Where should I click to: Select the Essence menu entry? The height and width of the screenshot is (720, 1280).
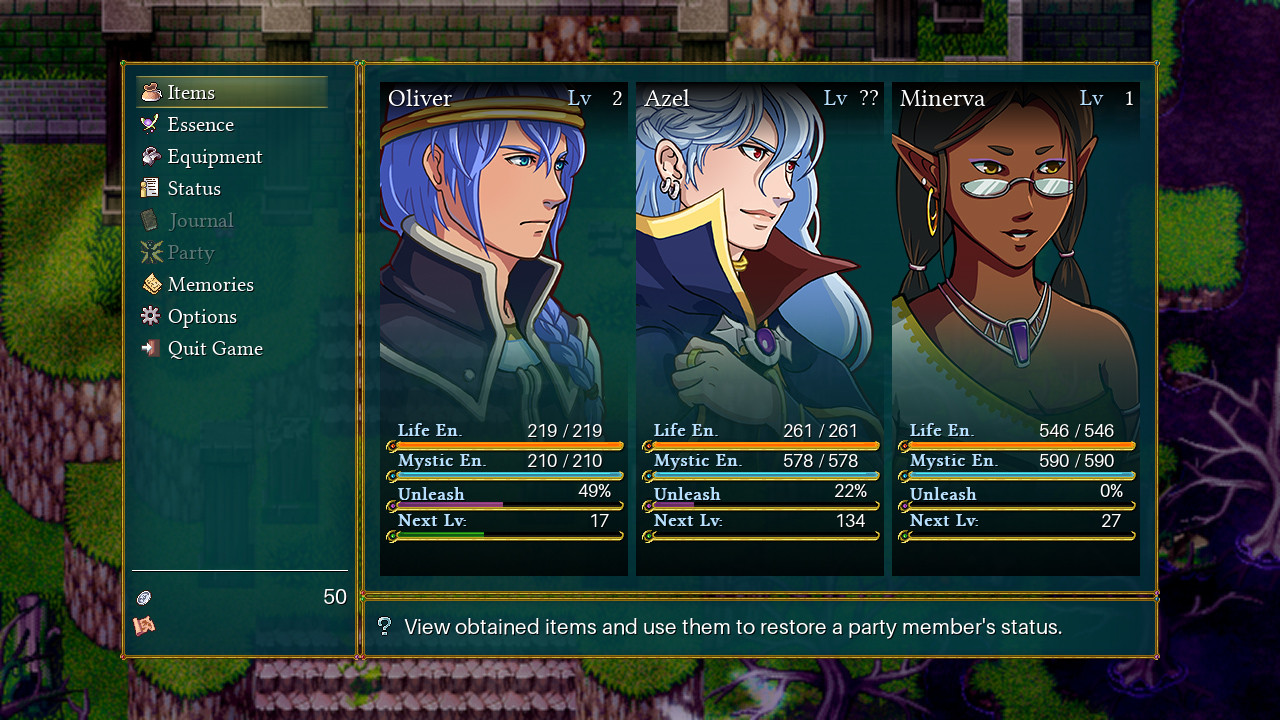coord(200,125)
